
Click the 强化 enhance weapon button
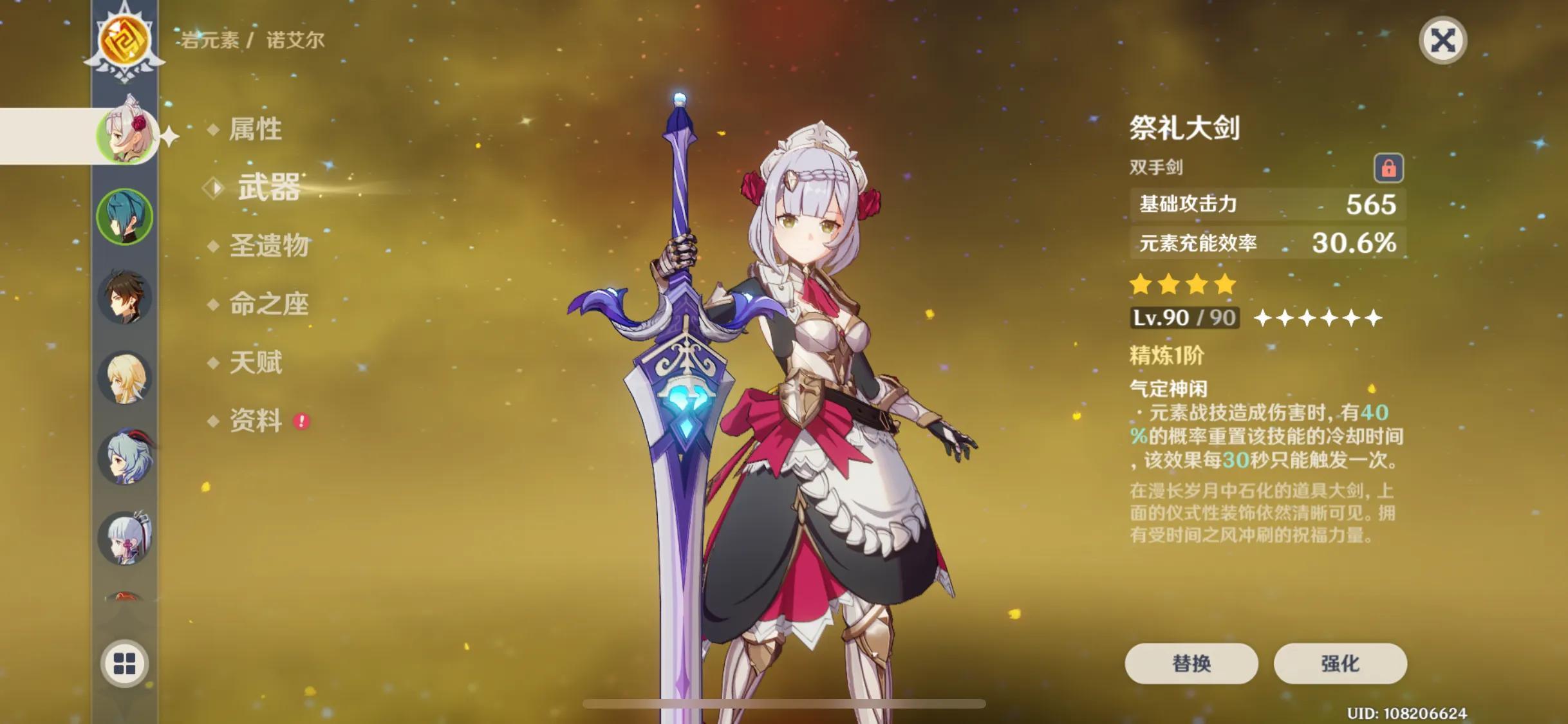(x=1340, y=663)
